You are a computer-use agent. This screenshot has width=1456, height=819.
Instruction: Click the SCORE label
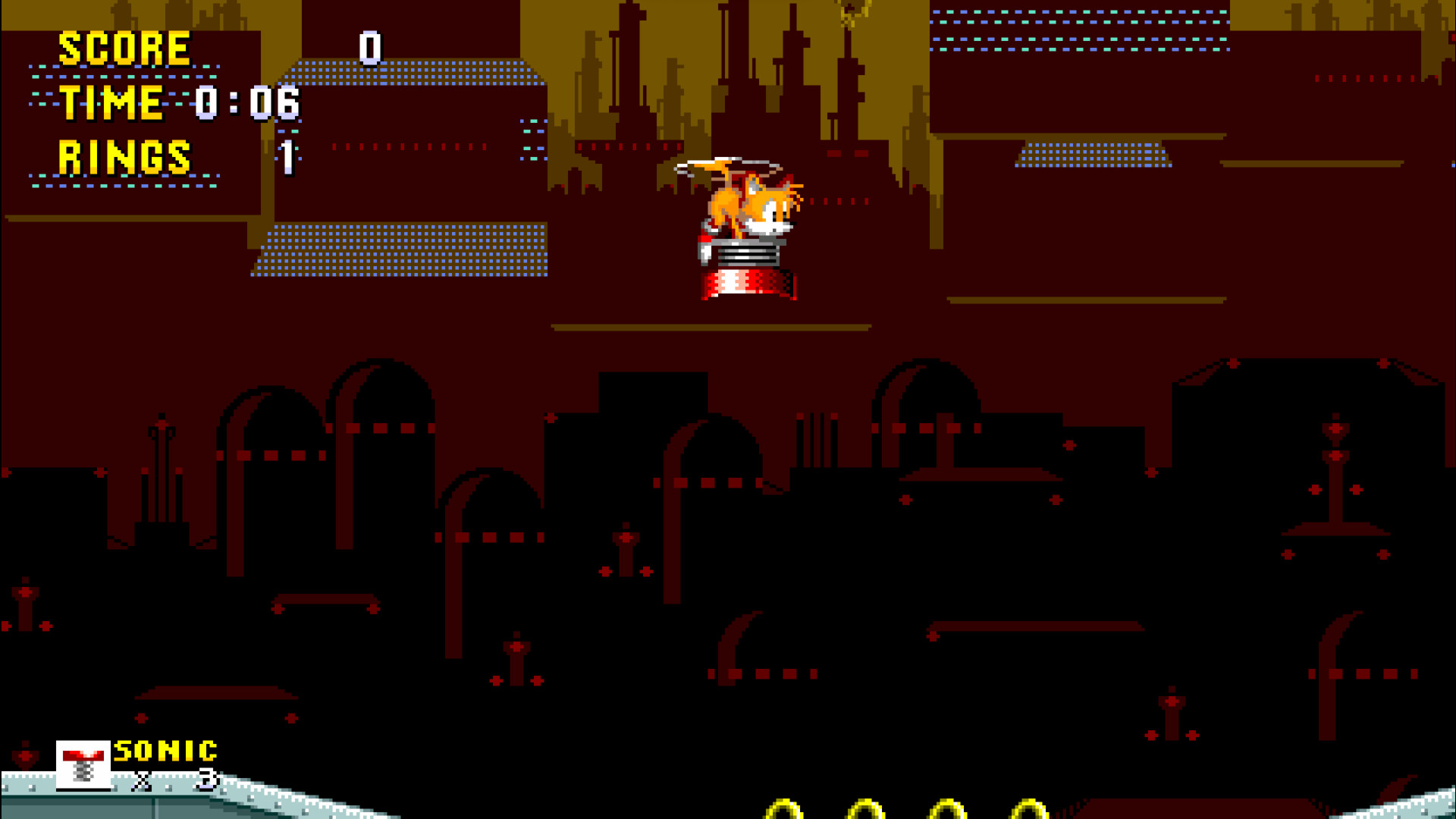[x=124, y=47]
